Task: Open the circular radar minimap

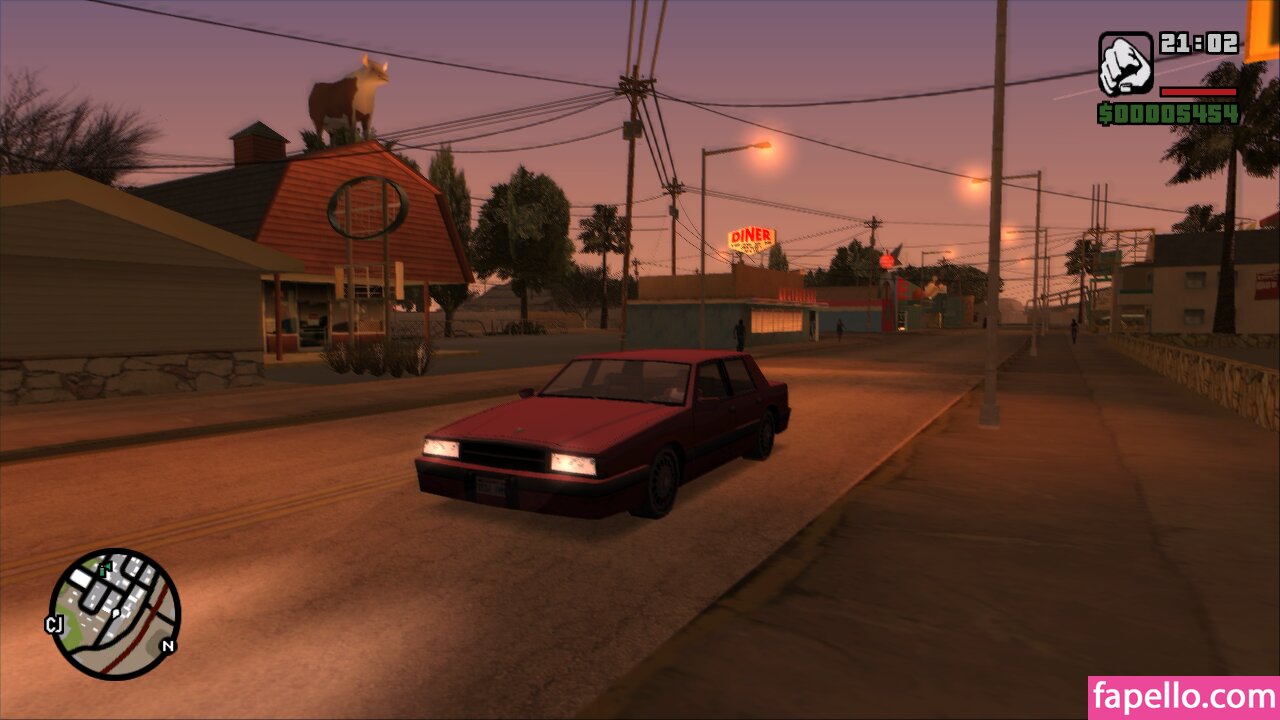Action: point(115,613)
